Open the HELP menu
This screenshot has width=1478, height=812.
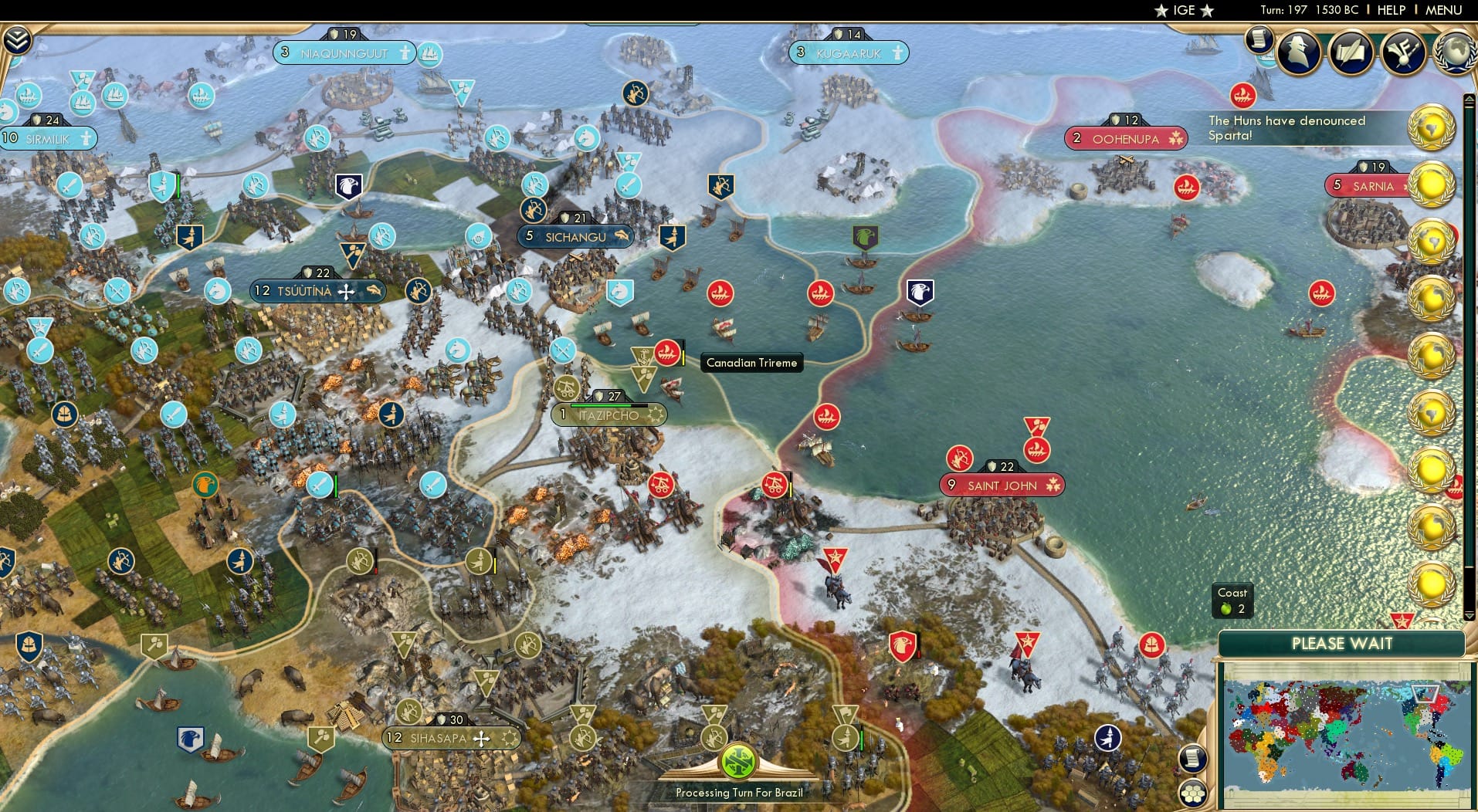(x=1390, y=10)
